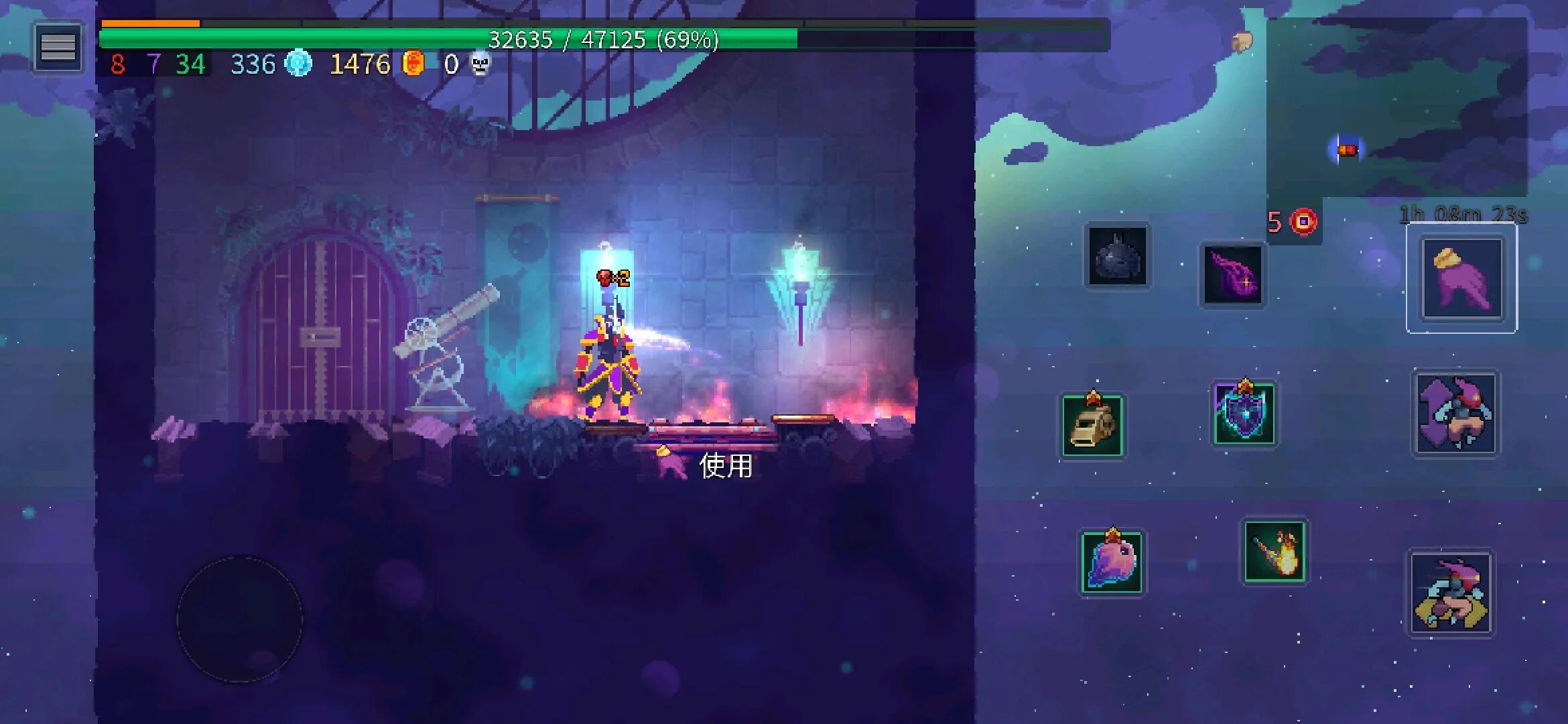Attack with the tan weapon slot
This screenshot has height=724, width=1568.
[1093, 426]
